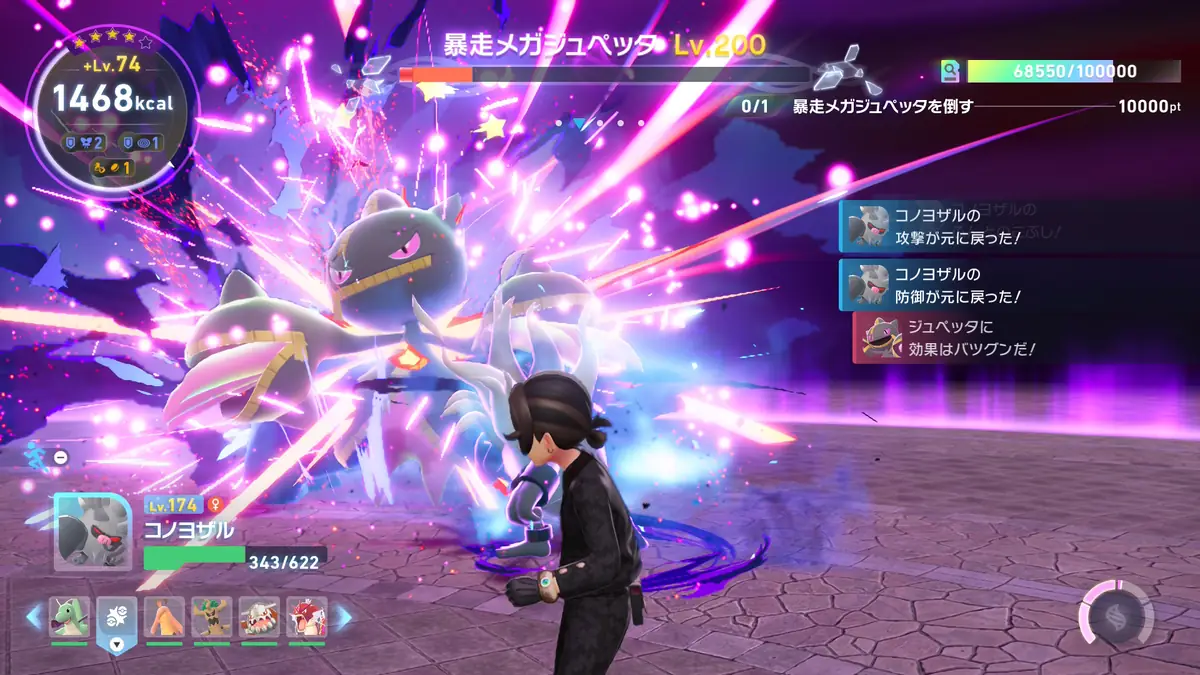Viewport: 1200px width, 675px height.
Task: Select the red Gyarados party slot
Action: click(307, 618)
